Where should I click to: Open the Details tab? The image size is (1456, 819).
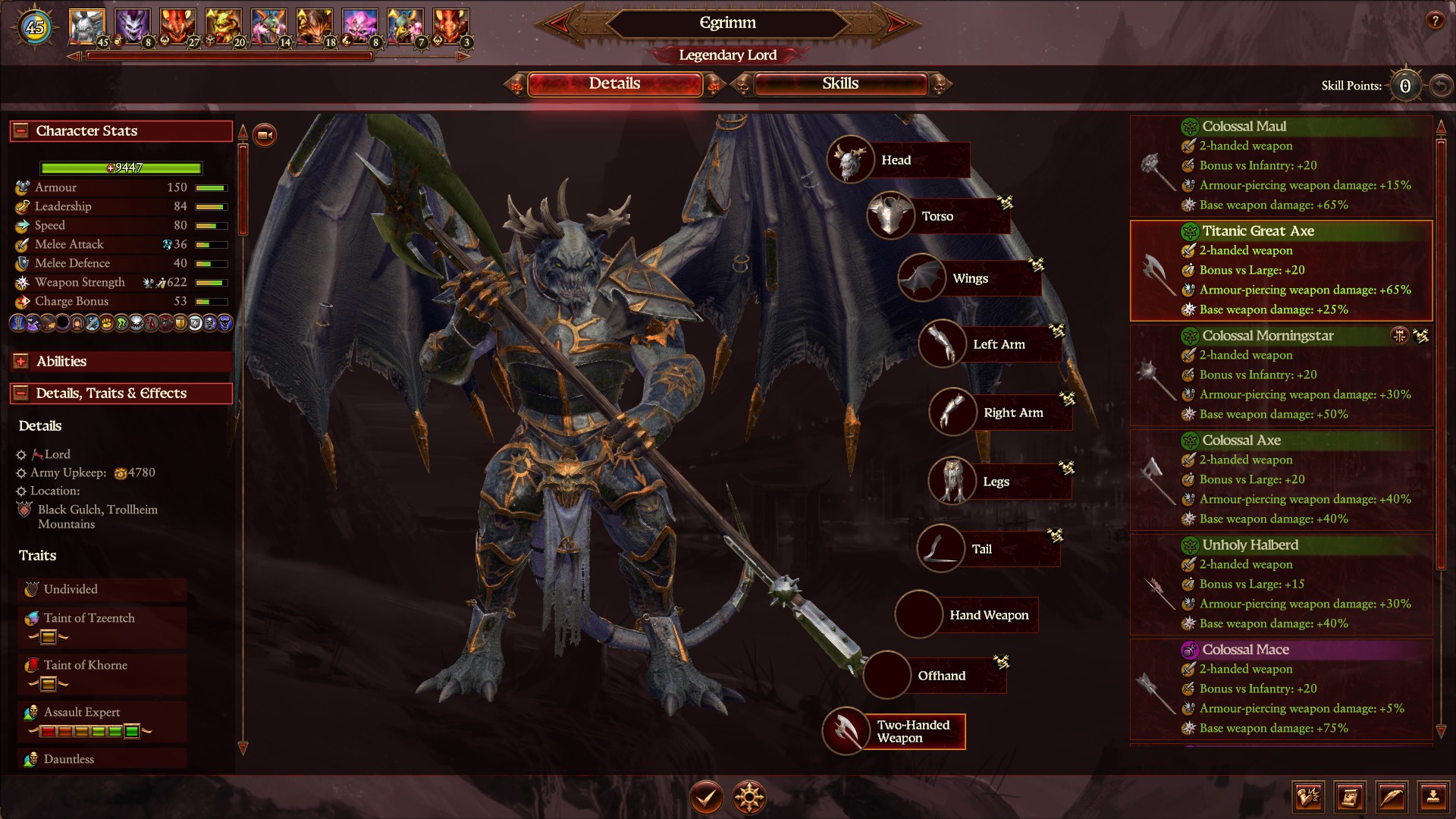614,84
